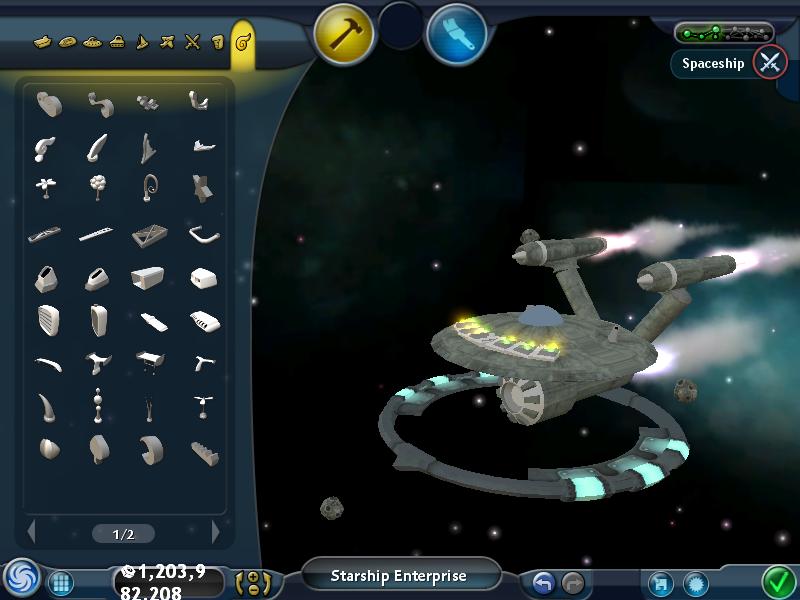Select the highlighted spiral parts category tab
The width and height of the screenshot is (800, 600).
pyautogui.click(x=242, y=43)
